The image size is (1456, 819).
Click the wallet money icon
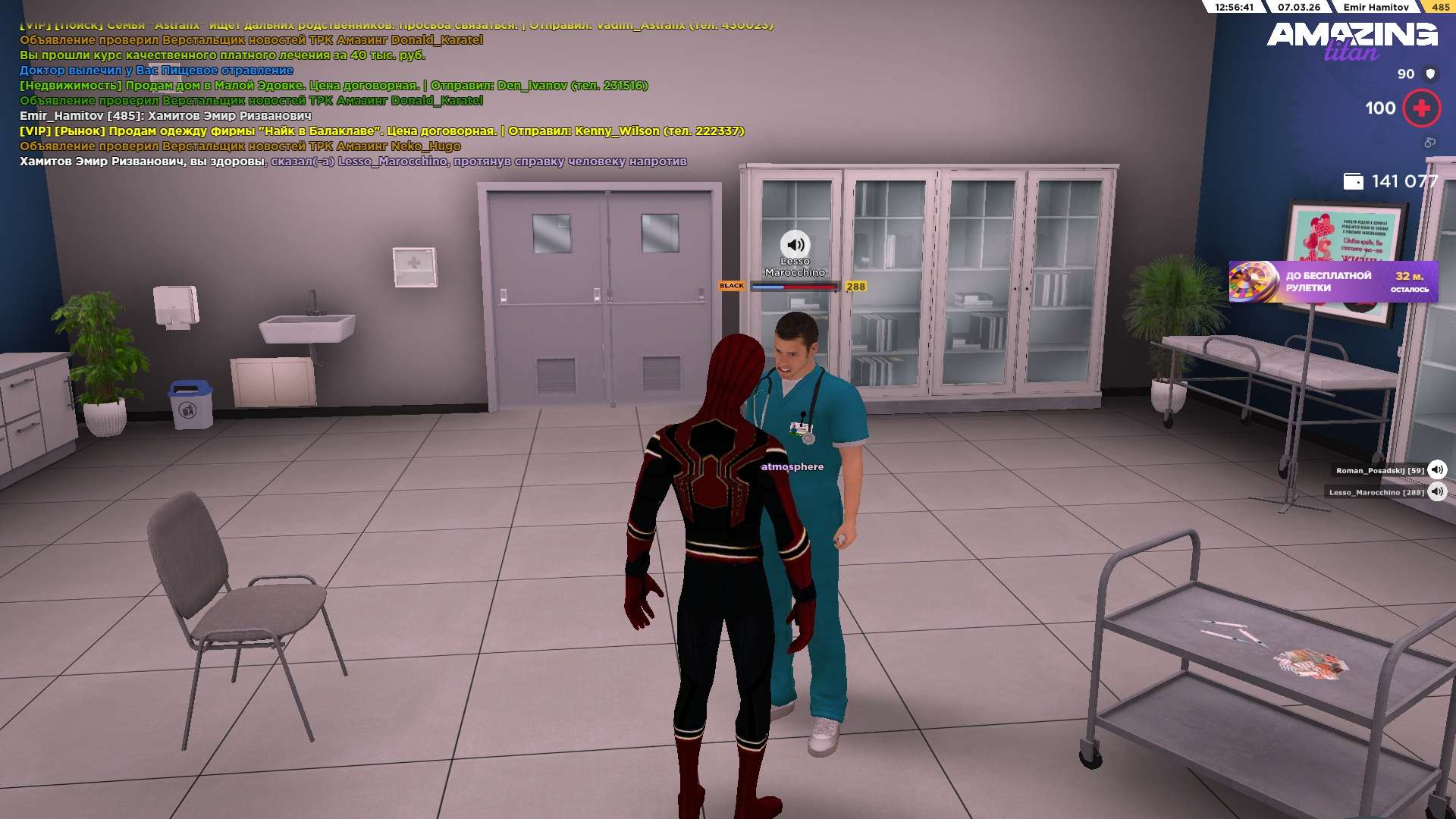point(1353,181)
